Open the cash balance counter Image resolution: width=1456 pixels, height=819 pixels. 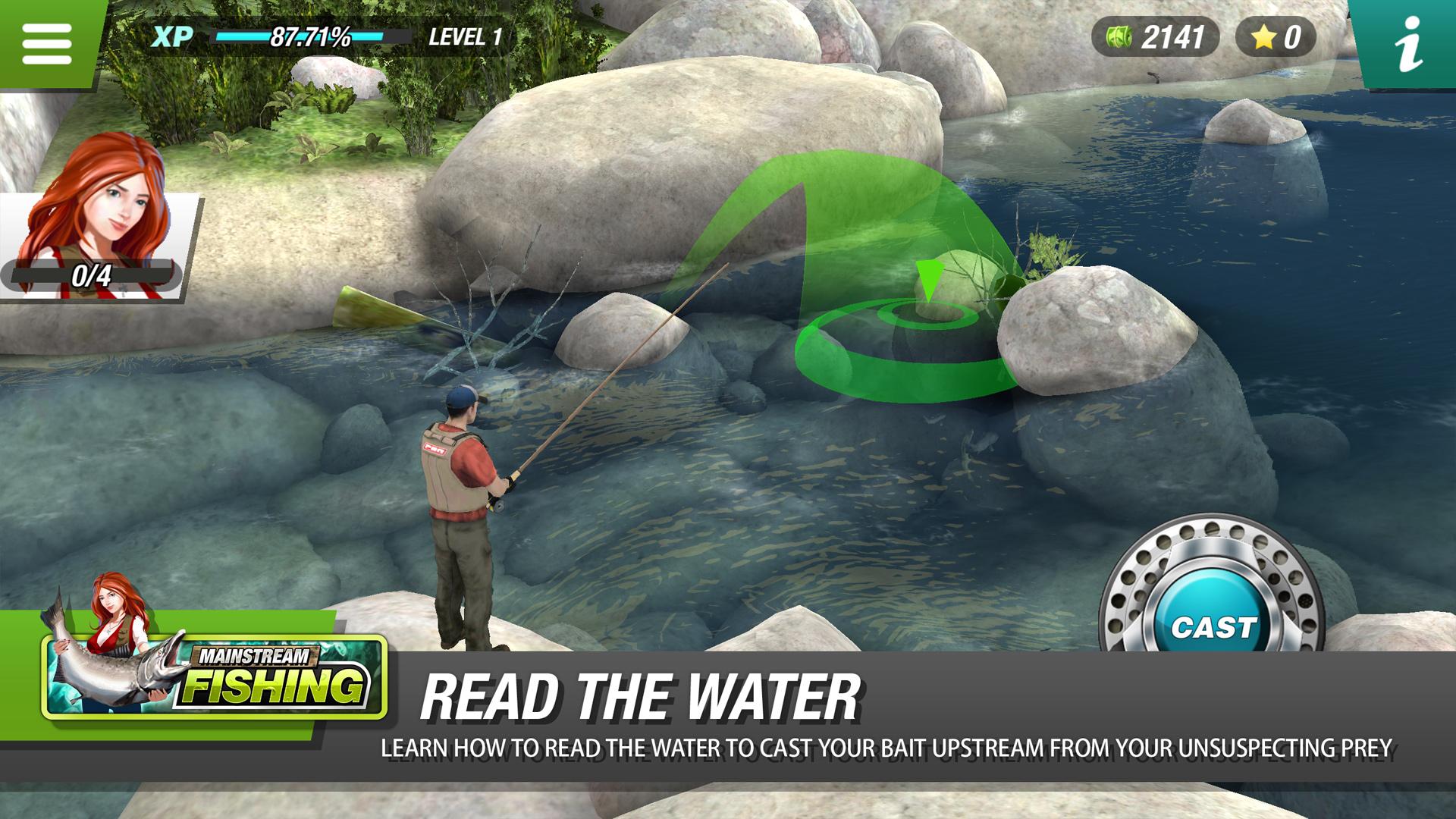(x=1155, y=36)
